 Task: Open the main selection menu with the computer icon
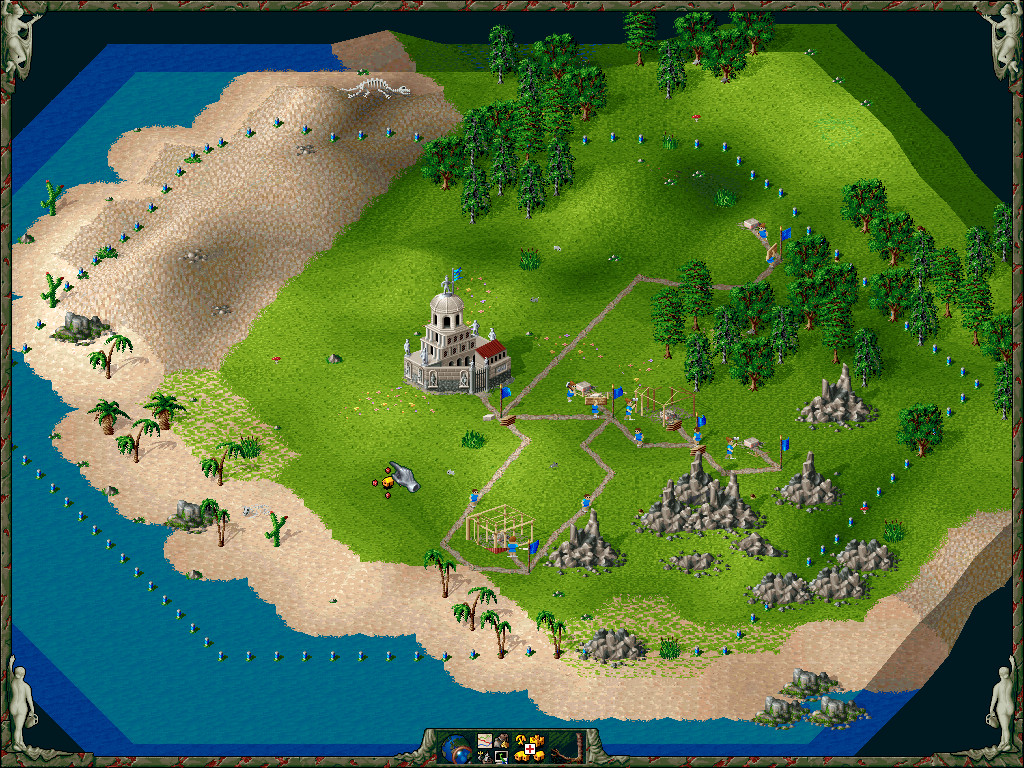tap(501, 755)
